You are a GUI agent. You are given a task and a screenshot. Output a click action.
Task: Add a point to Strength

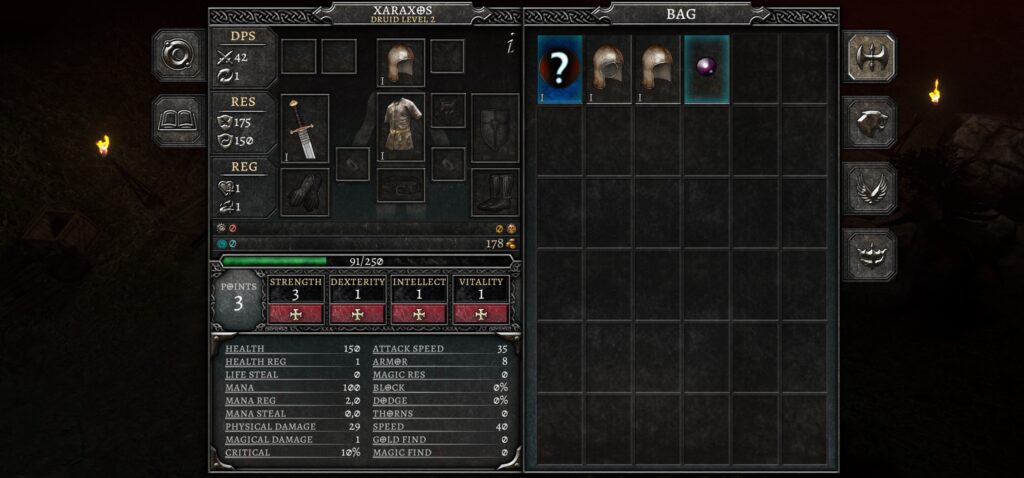(295, 313)
